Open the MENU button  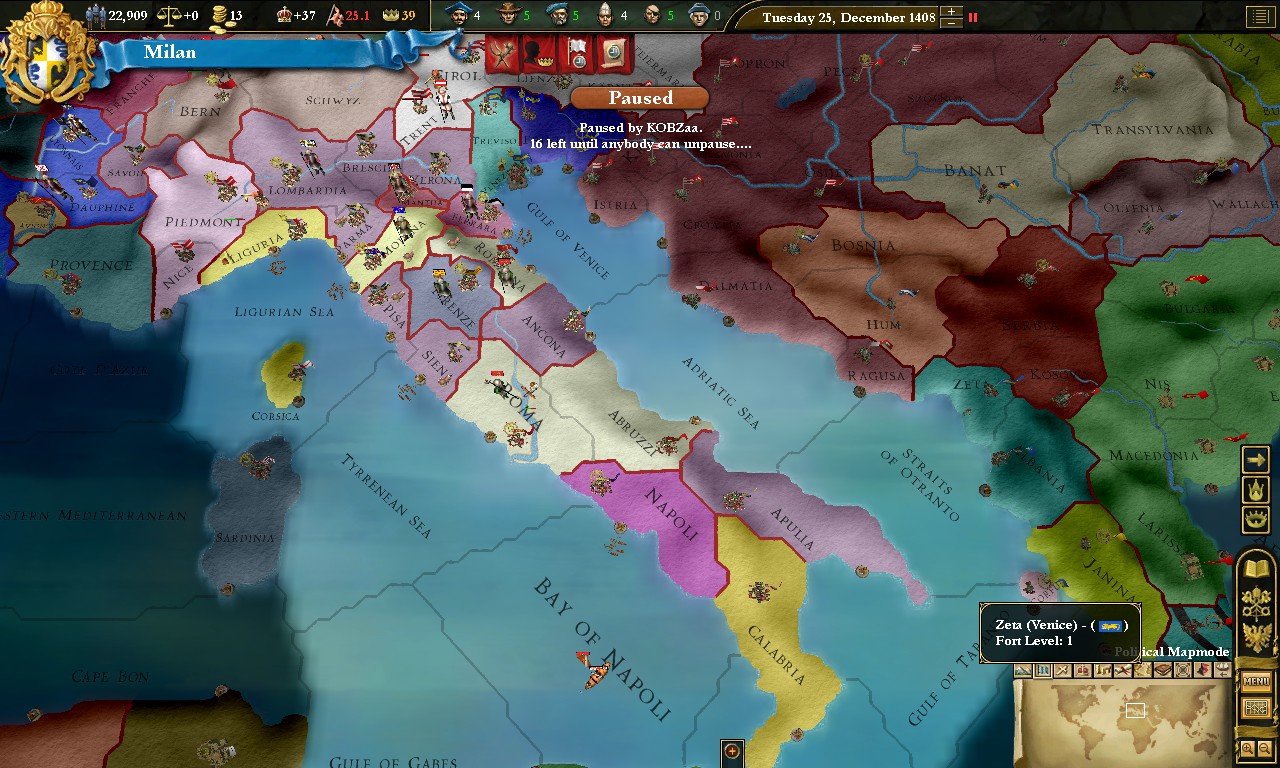pos(1255,682)
